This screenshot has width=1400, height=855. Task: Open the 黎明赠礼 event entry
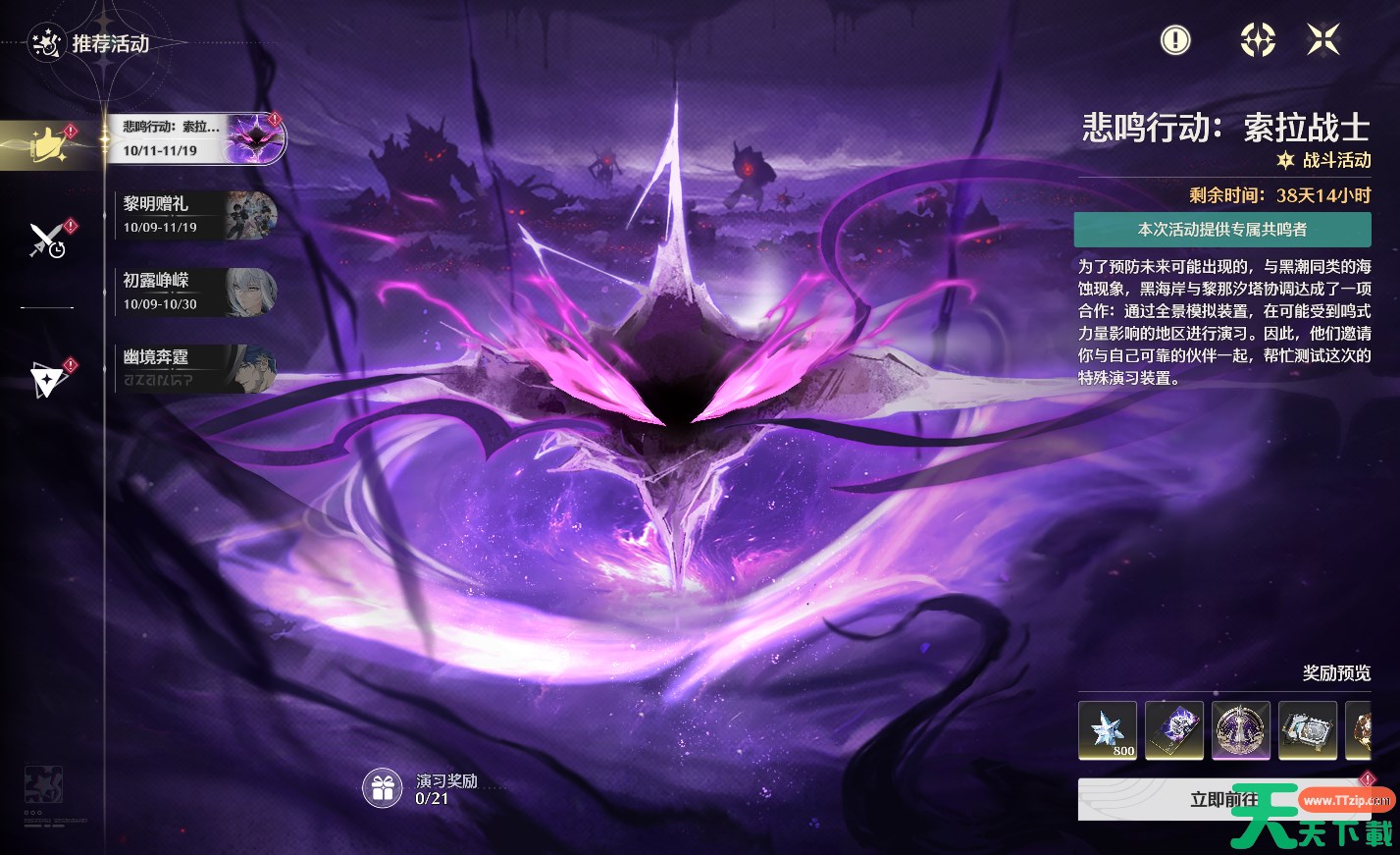194,215
